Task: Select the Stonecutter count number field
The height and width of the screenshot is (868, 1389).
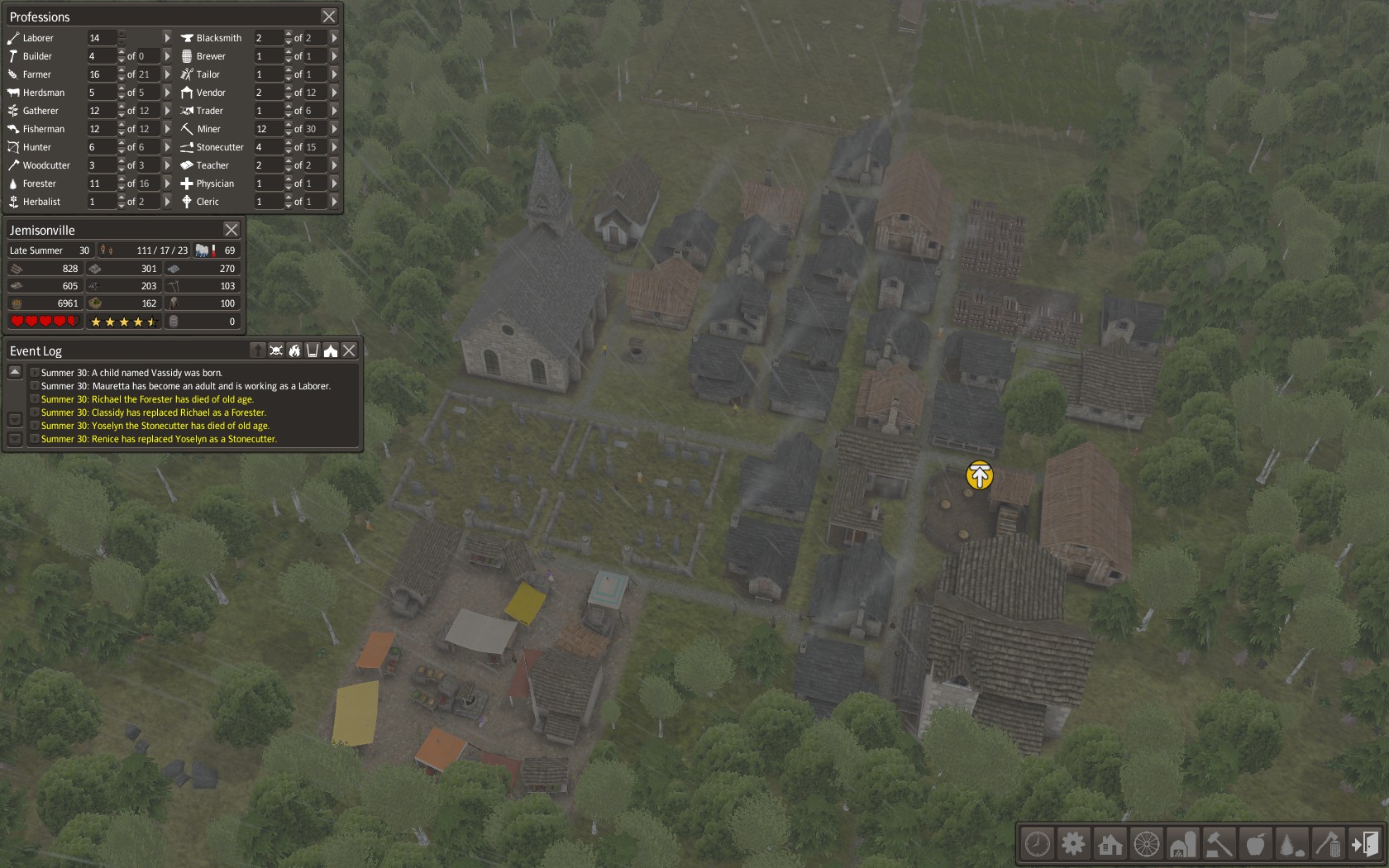Action: [x=268, y=147]
